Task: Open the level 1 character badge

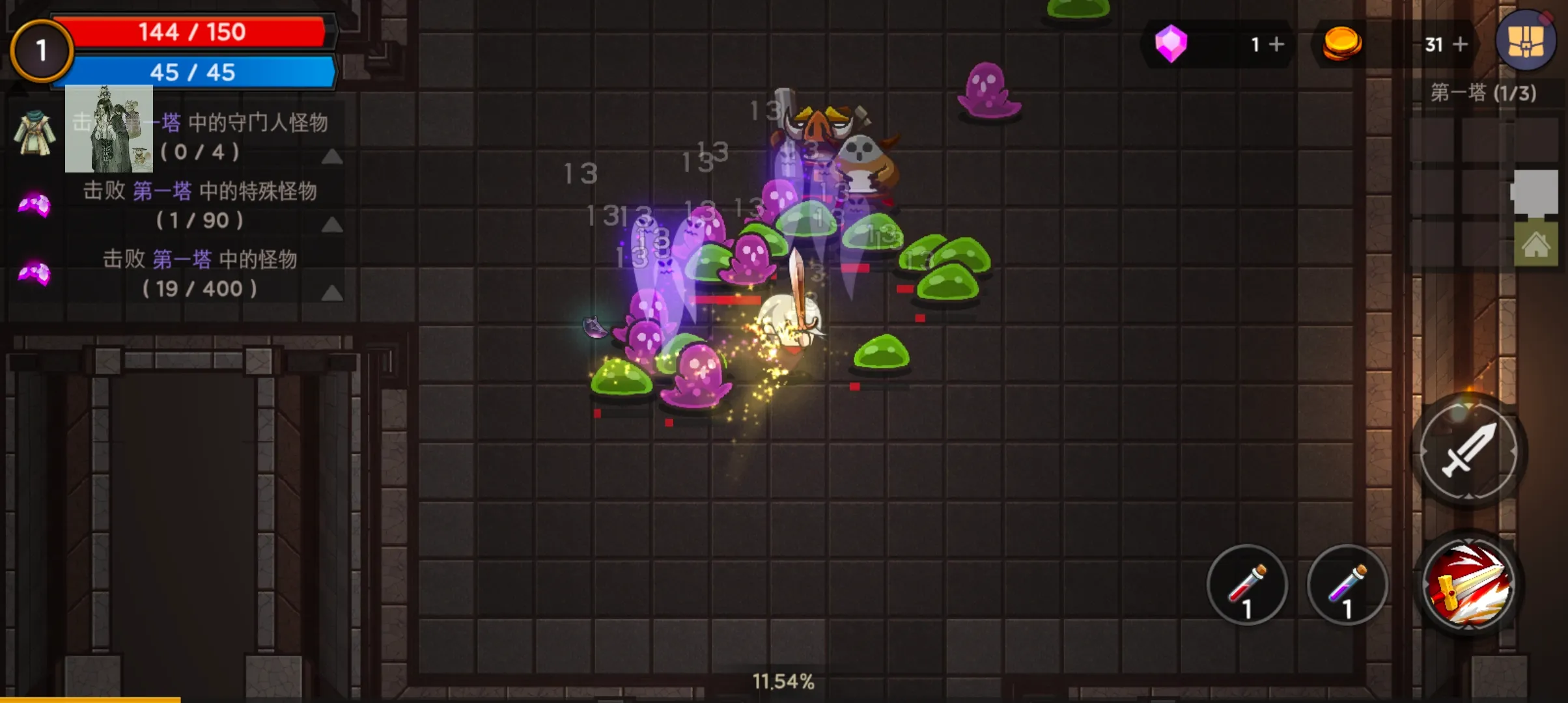Action: (41, 51)
